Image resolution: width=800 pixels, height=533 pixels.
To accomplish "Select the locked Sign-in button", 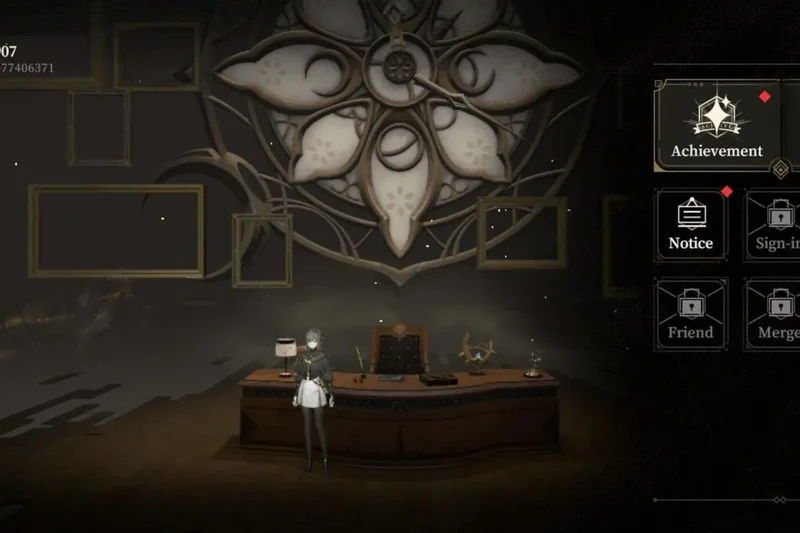I will (x=776, y=225).
